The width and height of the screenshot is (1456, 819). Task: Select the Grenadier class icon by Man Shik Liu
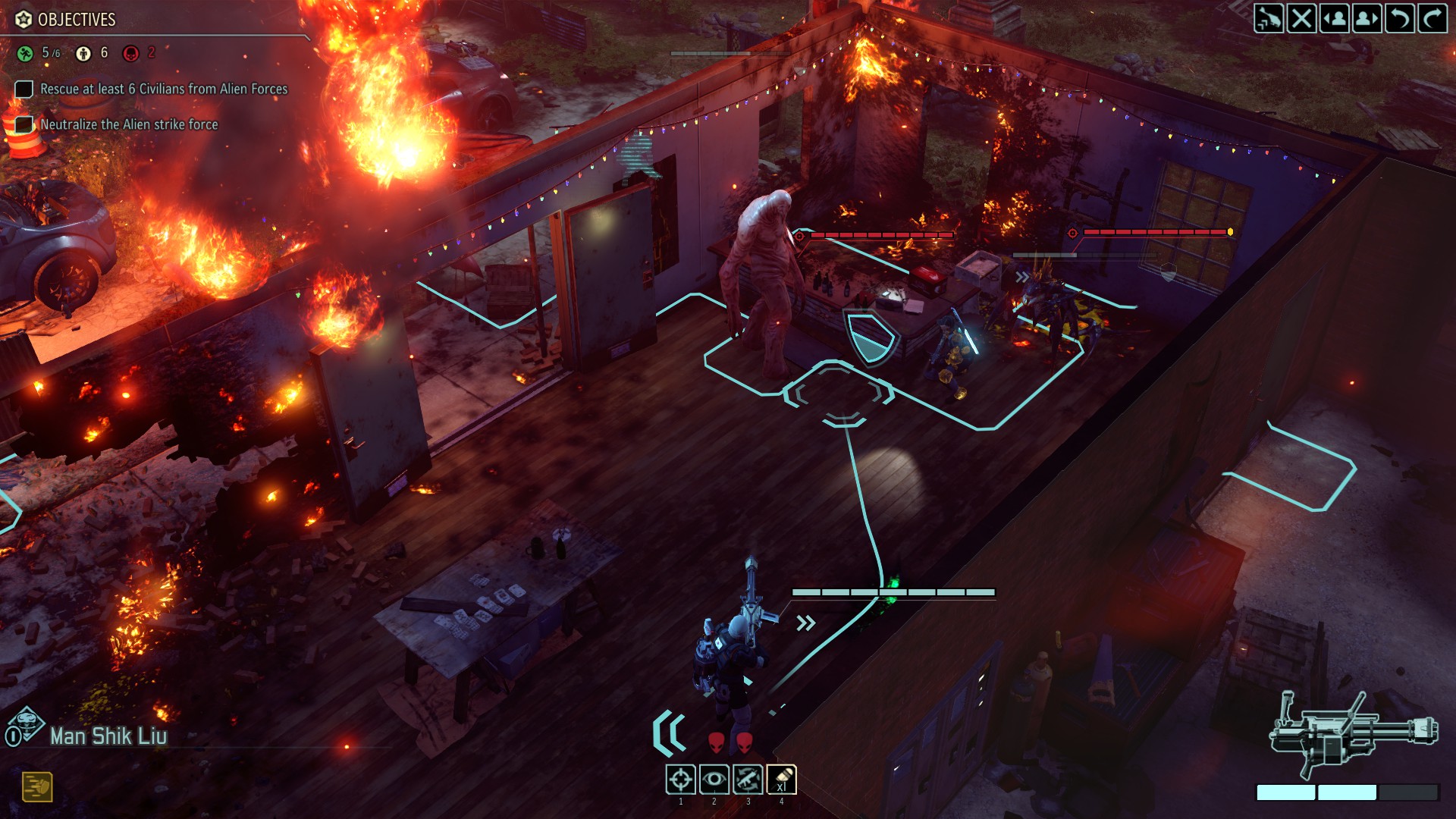coord(25,726)
